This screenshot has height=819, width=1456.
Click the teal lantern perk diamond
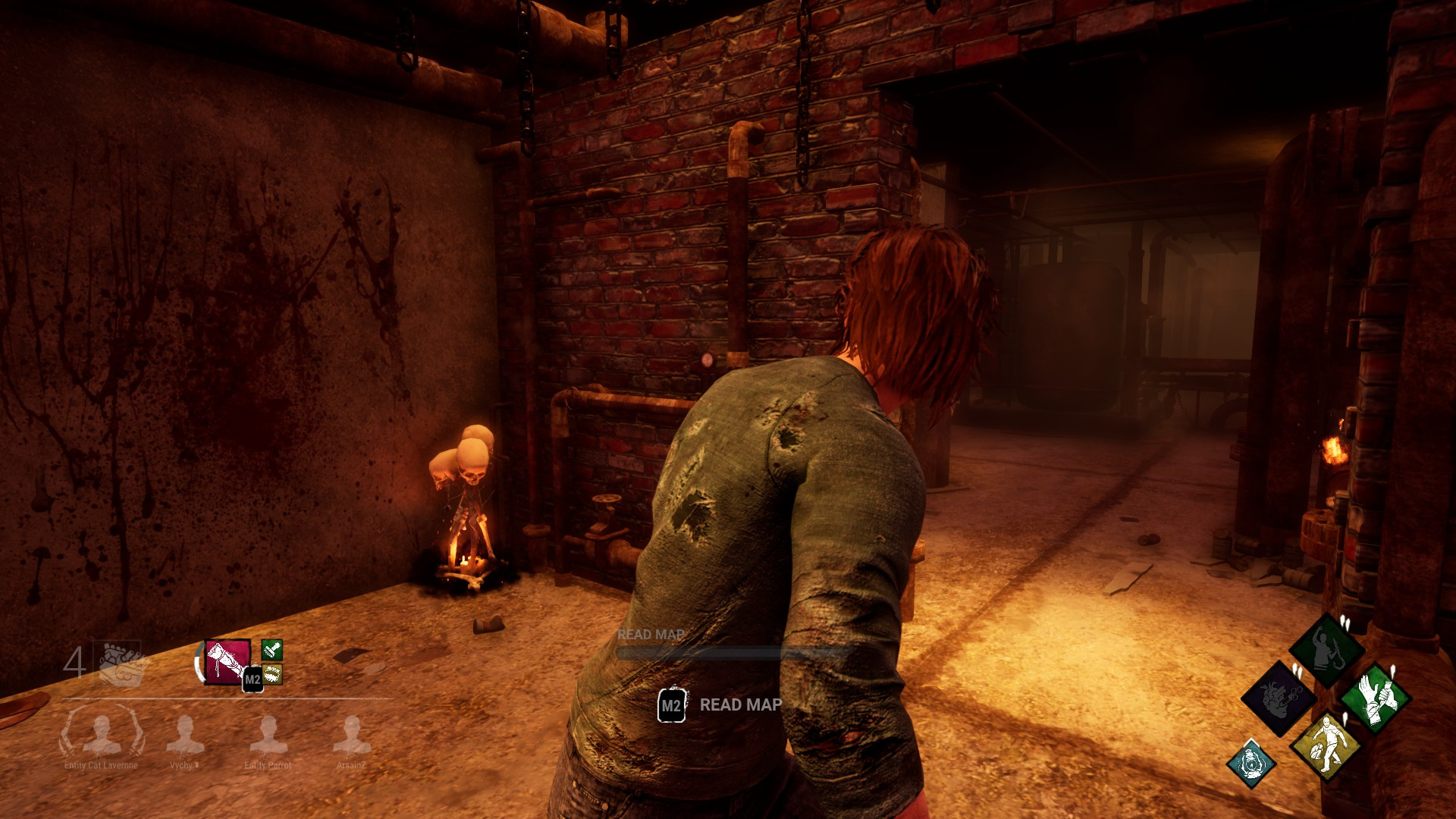point(1252,763)
